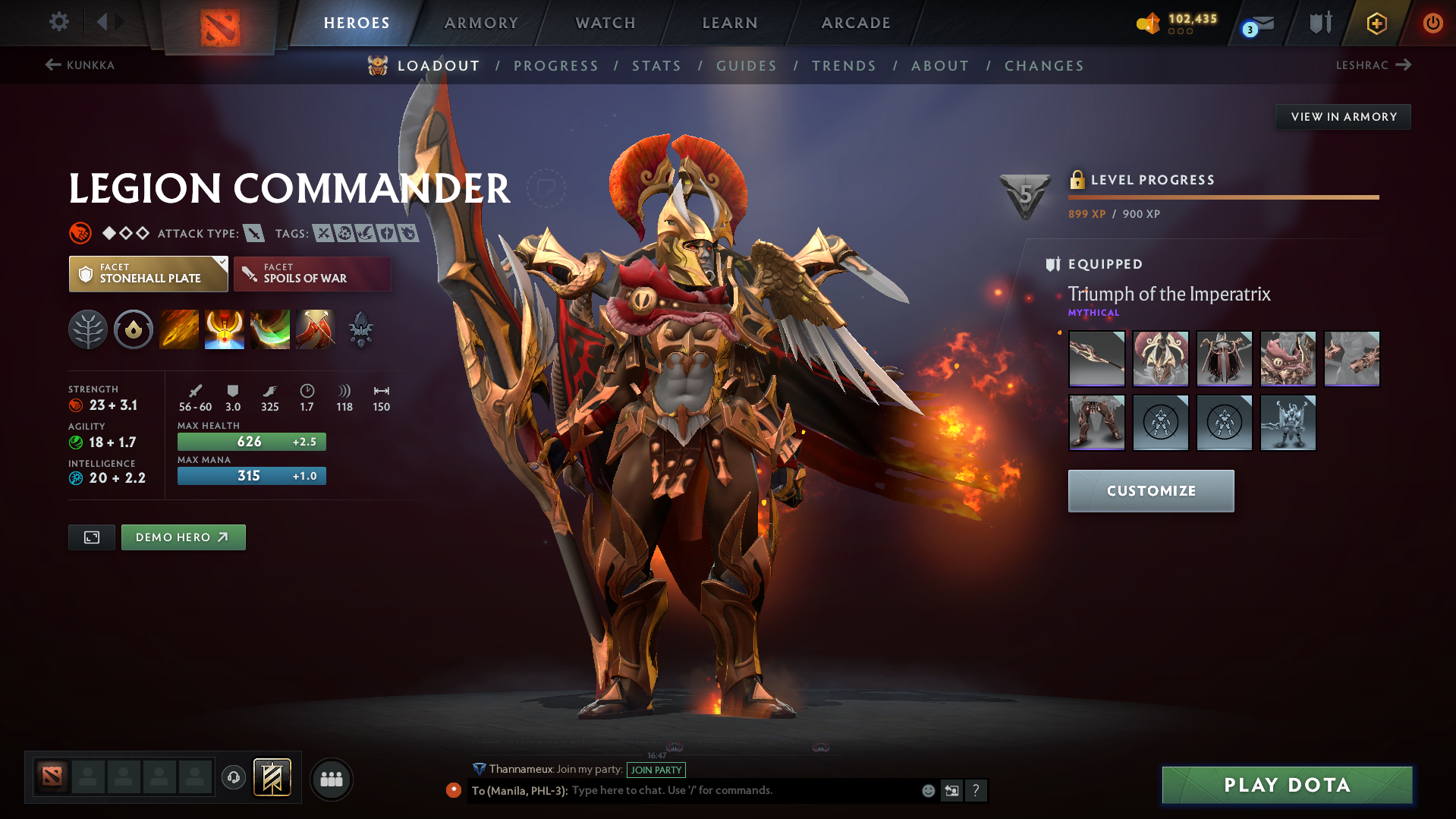
Task: Click the Level Progress XP bar
Action: 1223,197
